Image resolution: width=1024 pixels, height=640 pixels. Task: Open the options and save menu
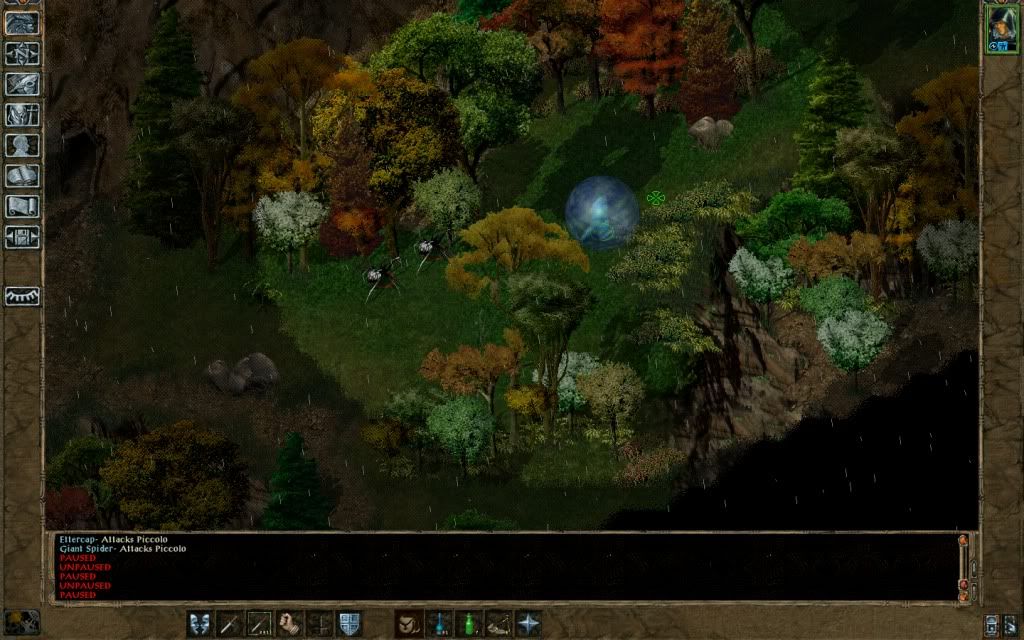point(22,237)
